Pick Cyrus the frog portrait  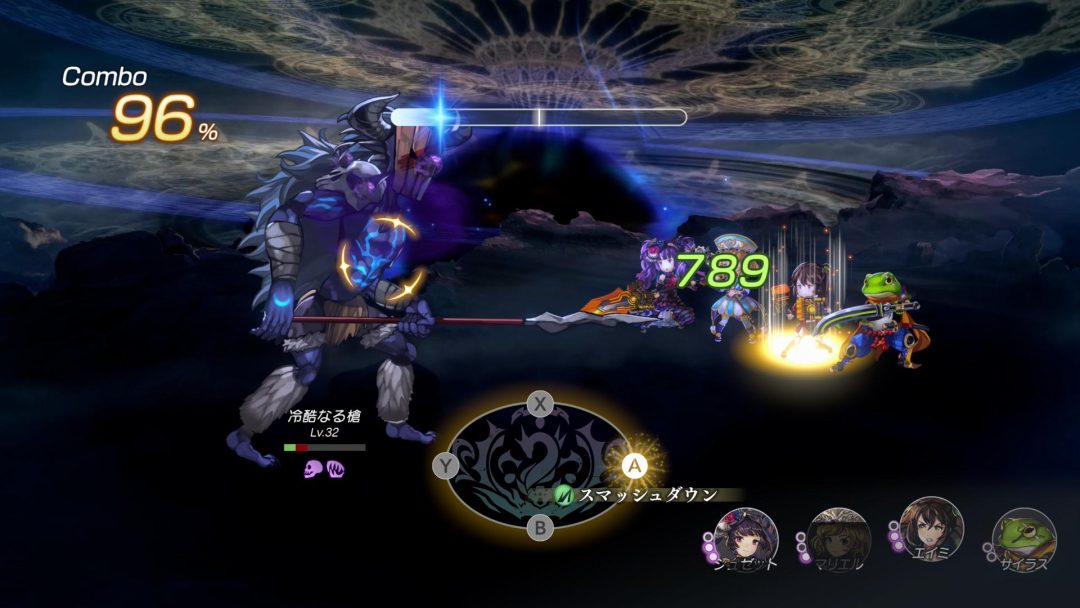click(x=1023, y=539)
